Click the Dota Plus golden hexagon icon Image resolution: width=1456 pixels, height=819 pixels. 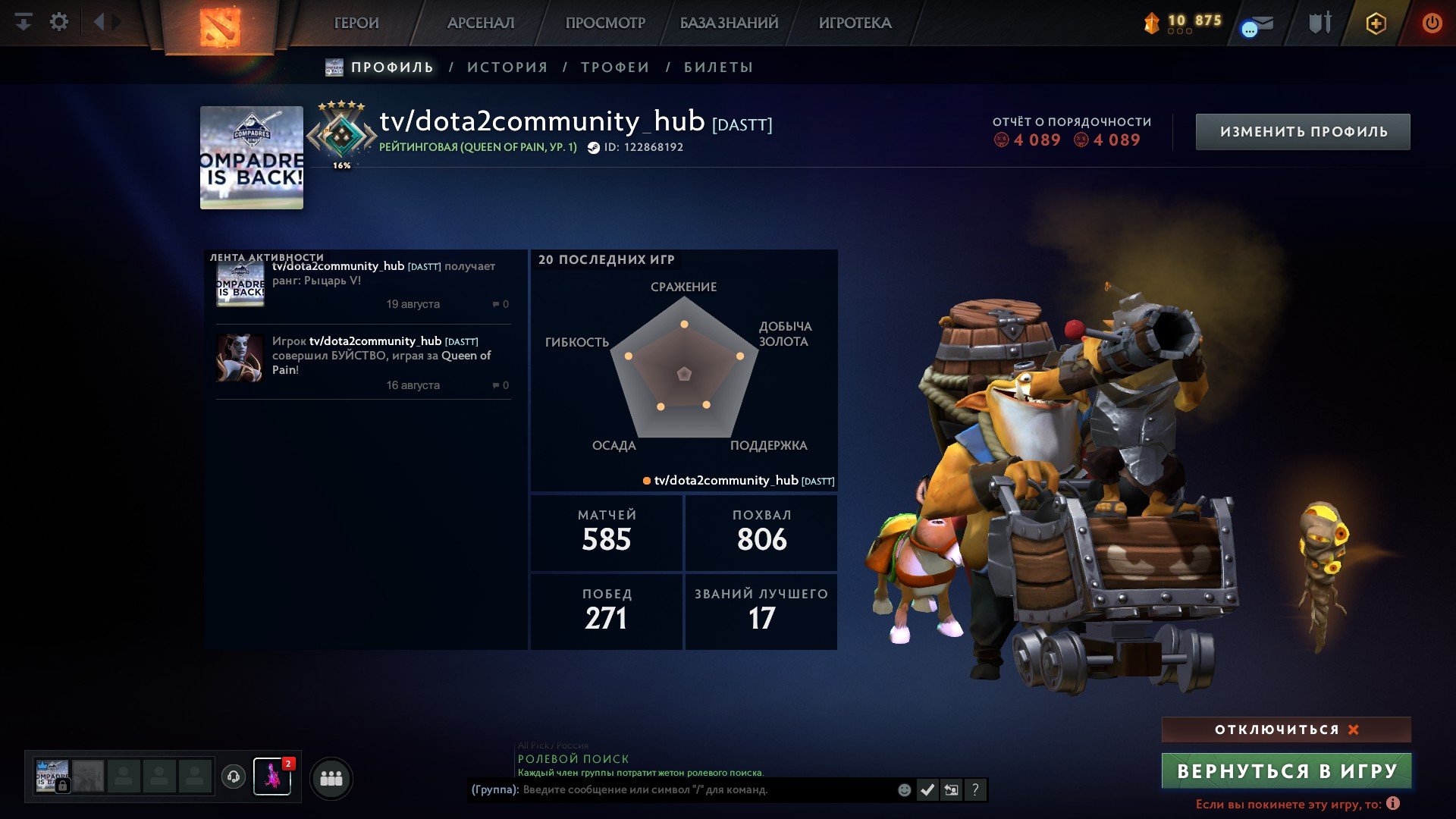[x=1376, y=23]
